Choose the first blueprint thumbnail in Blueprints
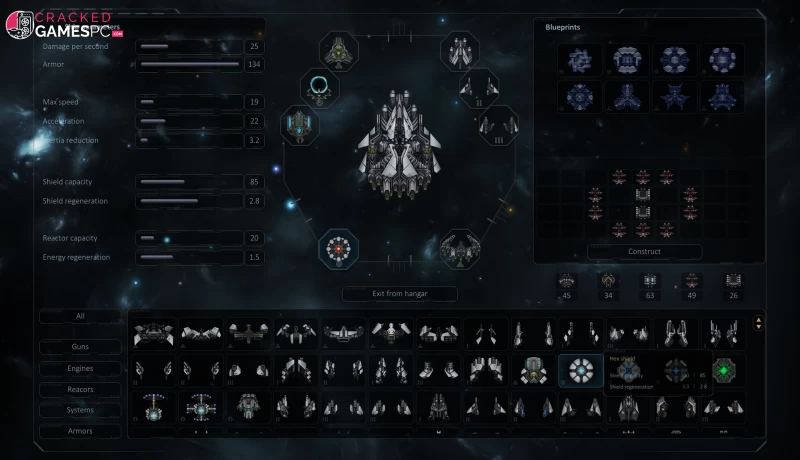Screen dimensions: 800x460 [x=579, y=59]
